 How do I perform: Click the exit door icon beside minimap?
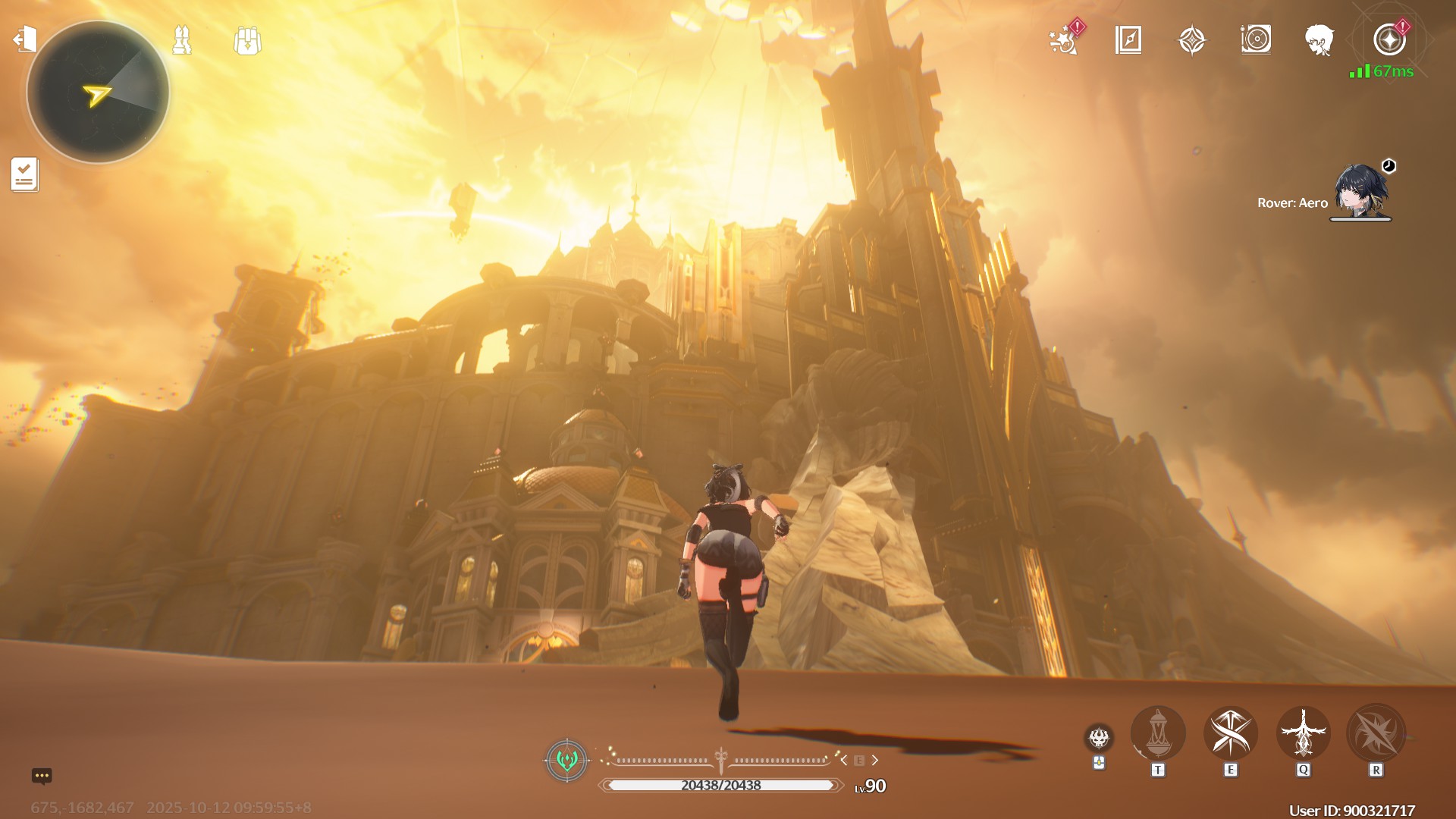[x=25, y=39]
